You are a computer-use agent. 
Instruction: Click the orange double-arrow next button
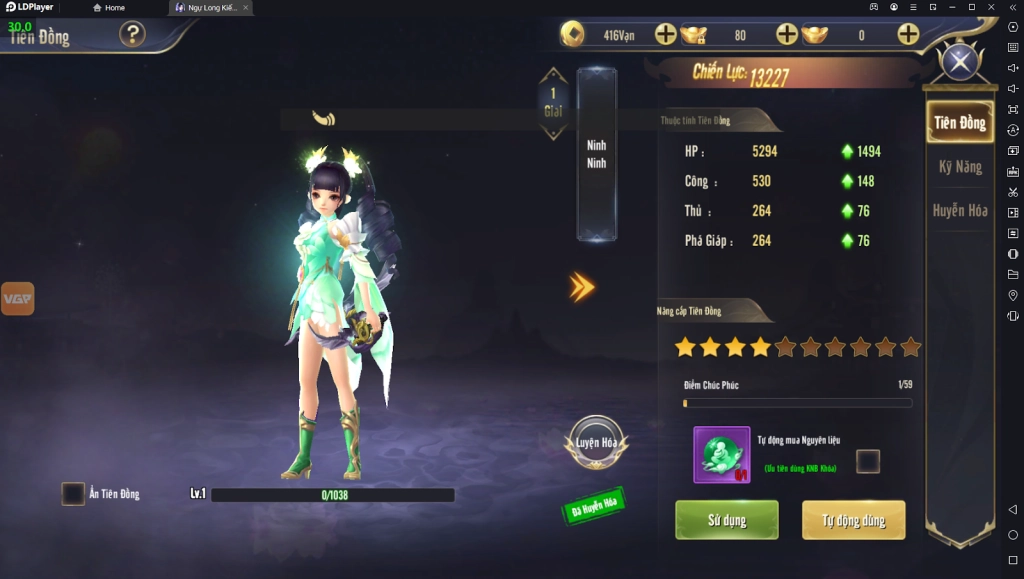click(x=582, y=287)
